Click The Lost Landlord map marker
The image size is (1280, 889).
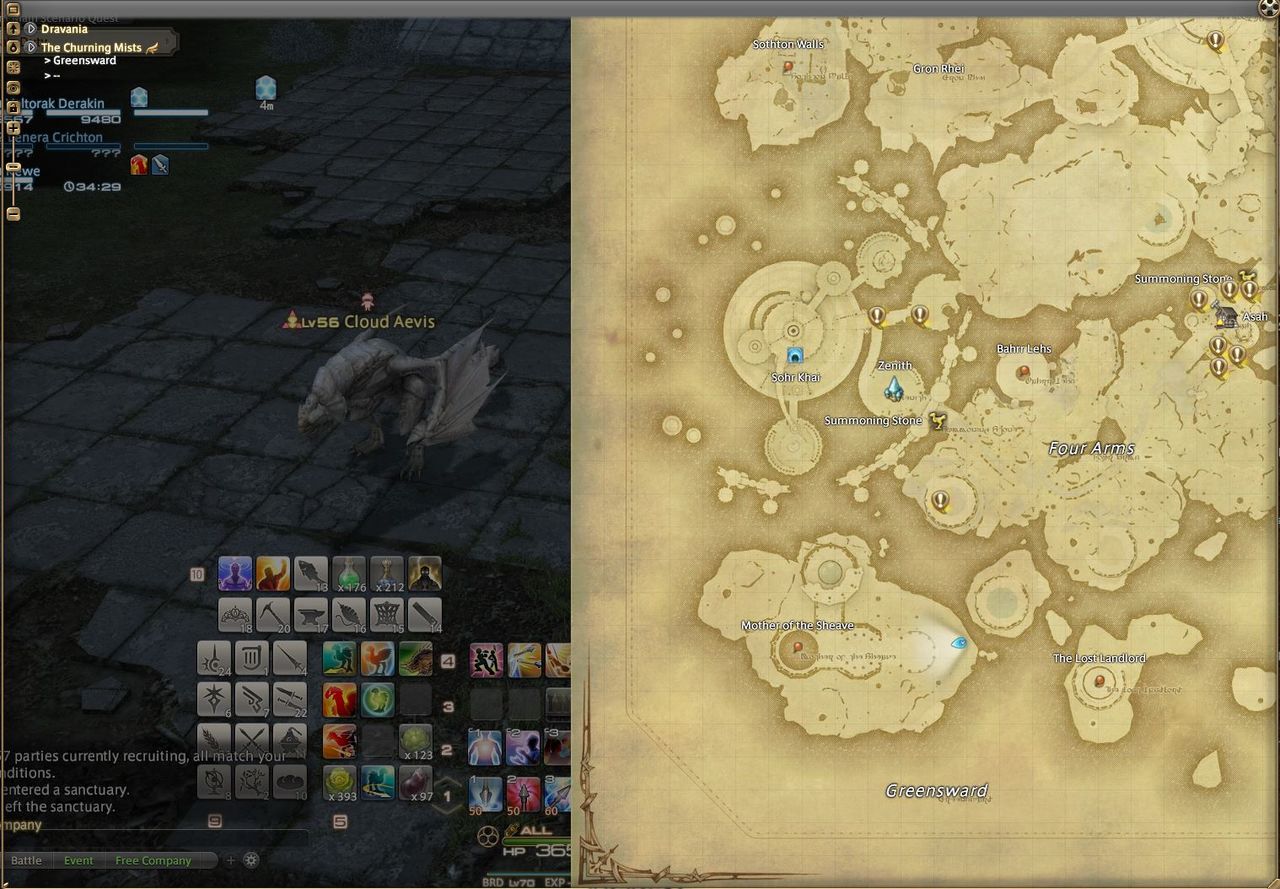click(x=1099, y=681)
